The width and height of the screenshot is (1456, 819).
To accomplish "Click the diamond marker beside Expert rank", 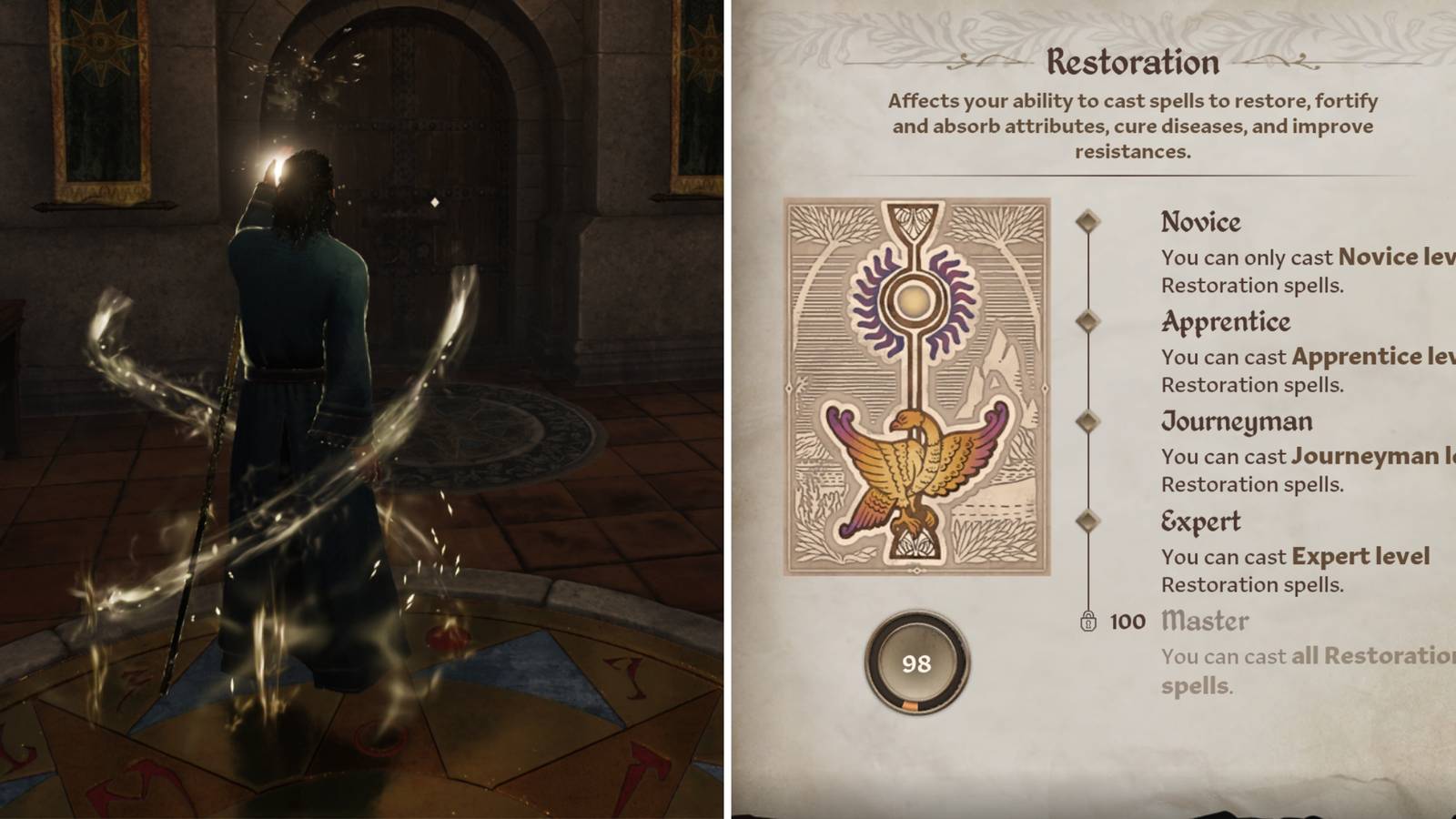I will 1088,521.
